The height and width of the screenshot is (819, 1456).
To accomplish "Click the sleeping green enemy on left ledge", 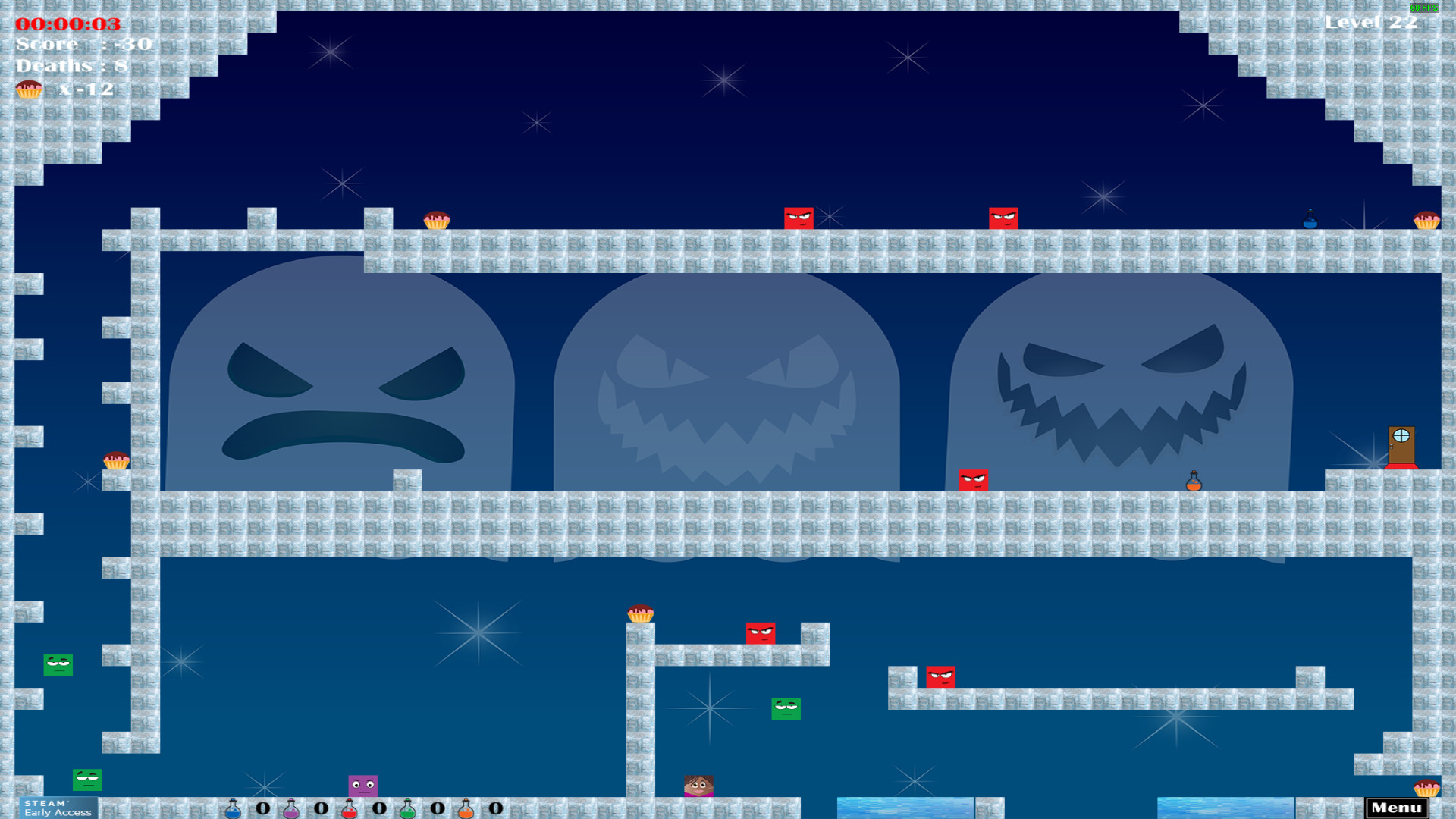I will click(58, 666).
